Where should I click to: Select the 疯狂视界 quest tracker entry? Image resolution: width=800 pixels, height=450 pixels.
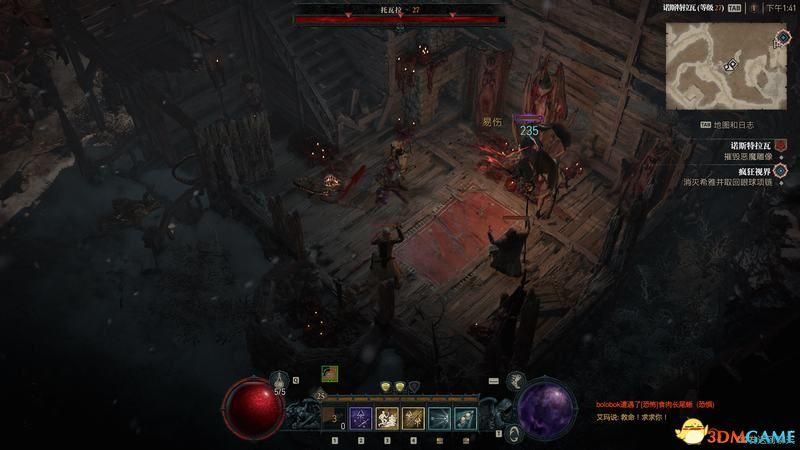(x=741, y=171)
